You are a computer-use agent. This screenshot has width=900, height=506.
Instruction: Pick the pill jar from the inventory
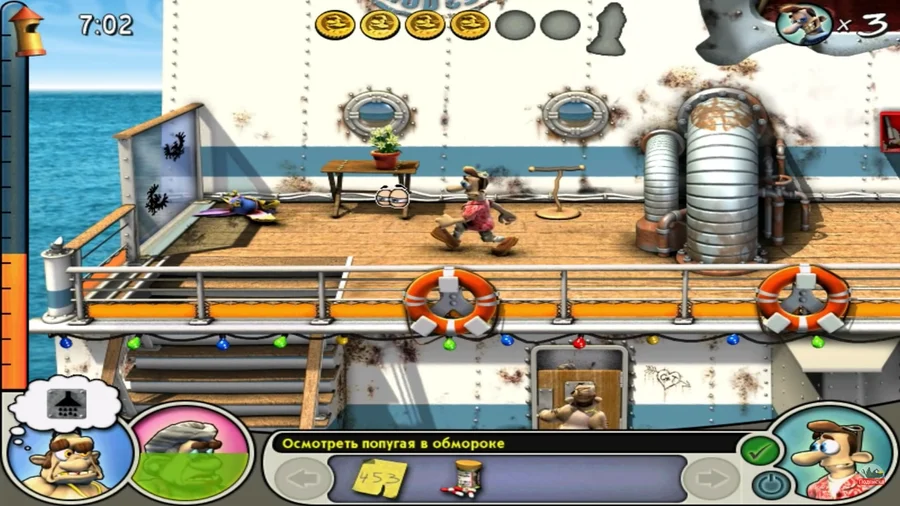[x=464, y=477]
